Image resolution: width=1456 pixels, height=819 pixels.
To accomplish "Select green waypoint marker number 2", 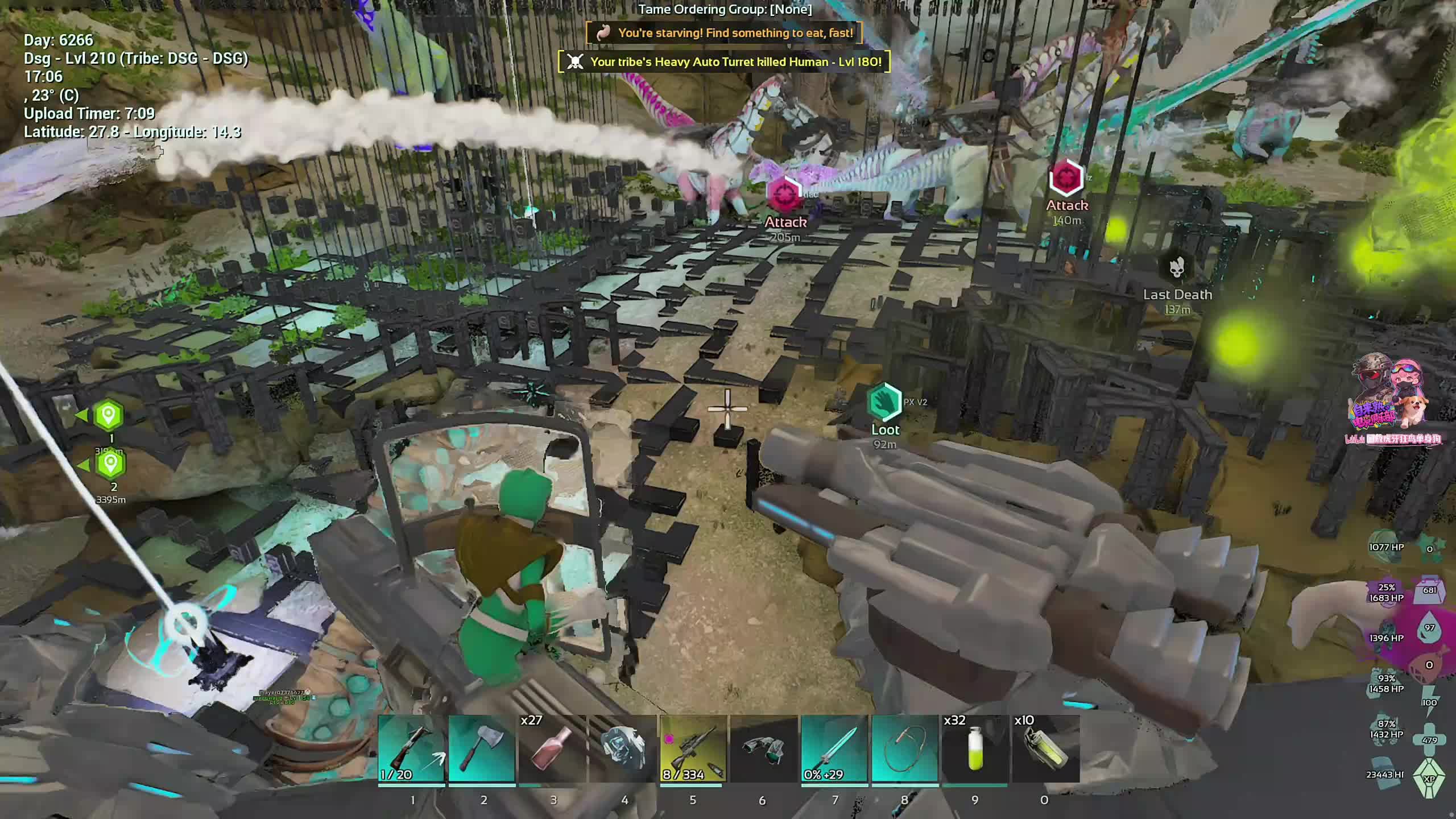I will tap(111, 464).
